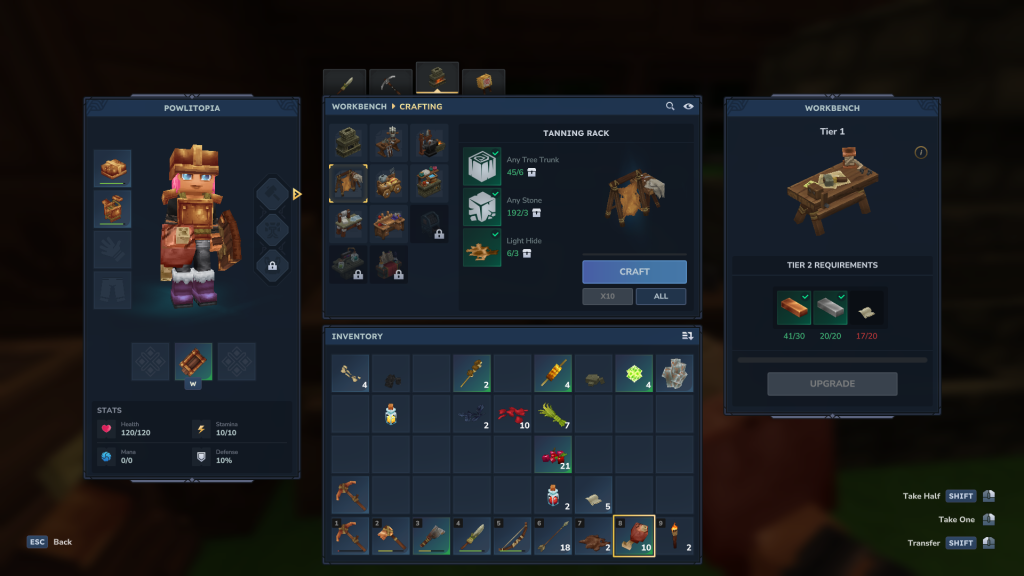Select the Any Tree Trunk ingredient
Image resolution: width=1024 pixels, height=576 pixels.
[x=482, y=167]
